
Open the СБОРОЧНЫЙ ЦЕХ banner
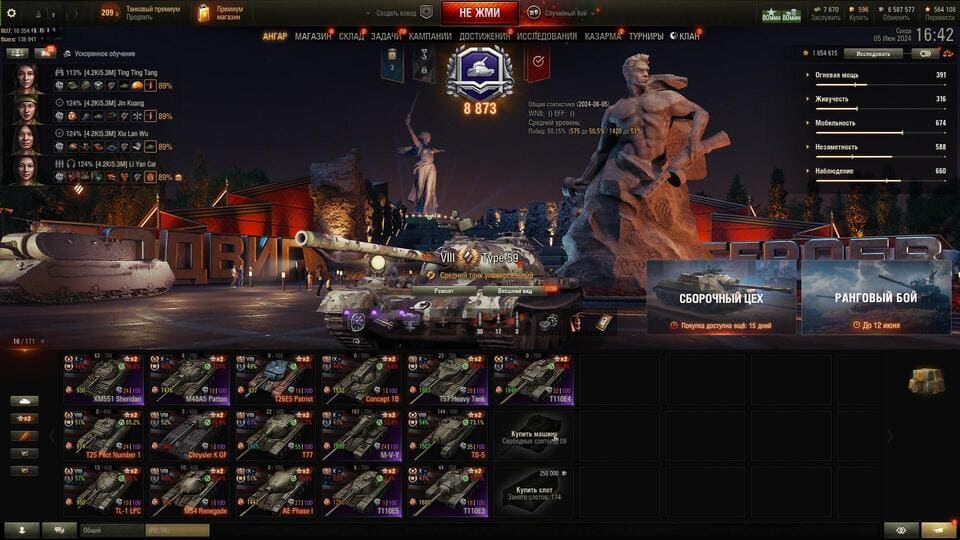[721, 296]
